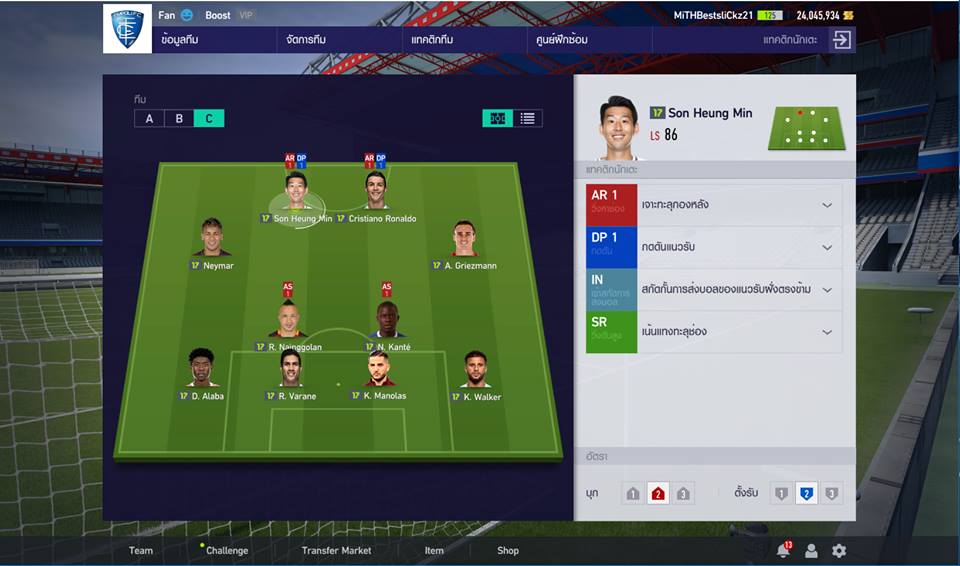Open the AR 1 tactic dropdown
The image size is (960, 566).
[x=827, y=205]
